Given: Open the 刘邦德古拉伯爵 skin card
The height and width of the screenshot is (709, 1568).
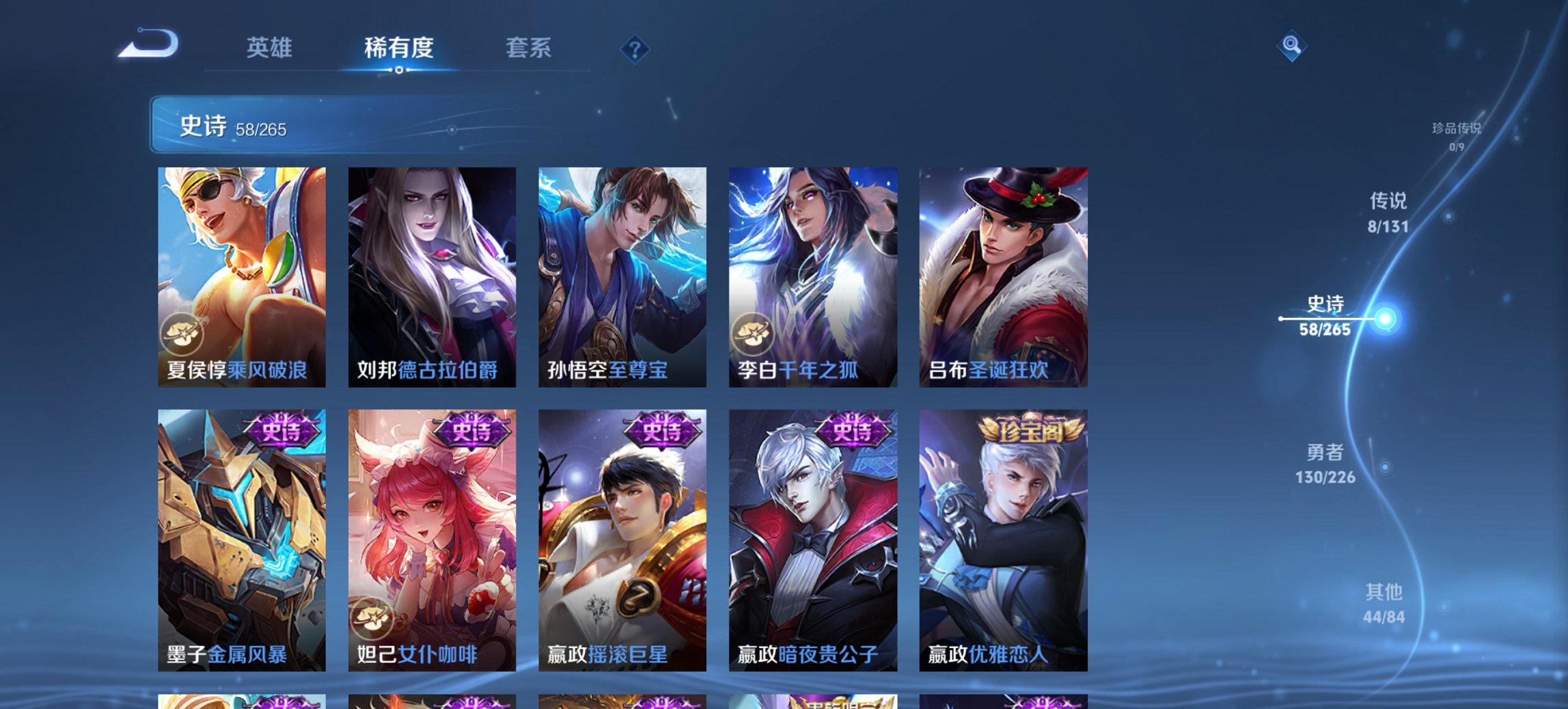Looking at the screenshot, I should pyautogui.click(x=431, y=273).
